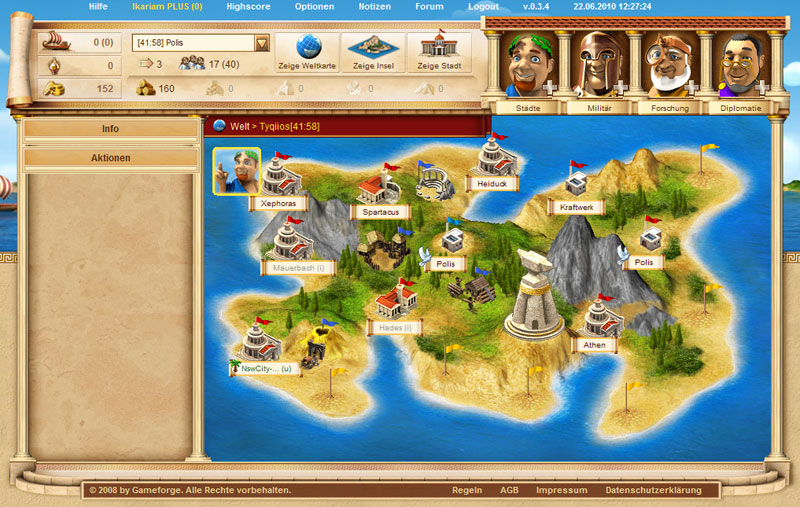The width and height of the screenshot is (800, 507).
Task: Log out via Logout link
Action: (x=483, y=6)
